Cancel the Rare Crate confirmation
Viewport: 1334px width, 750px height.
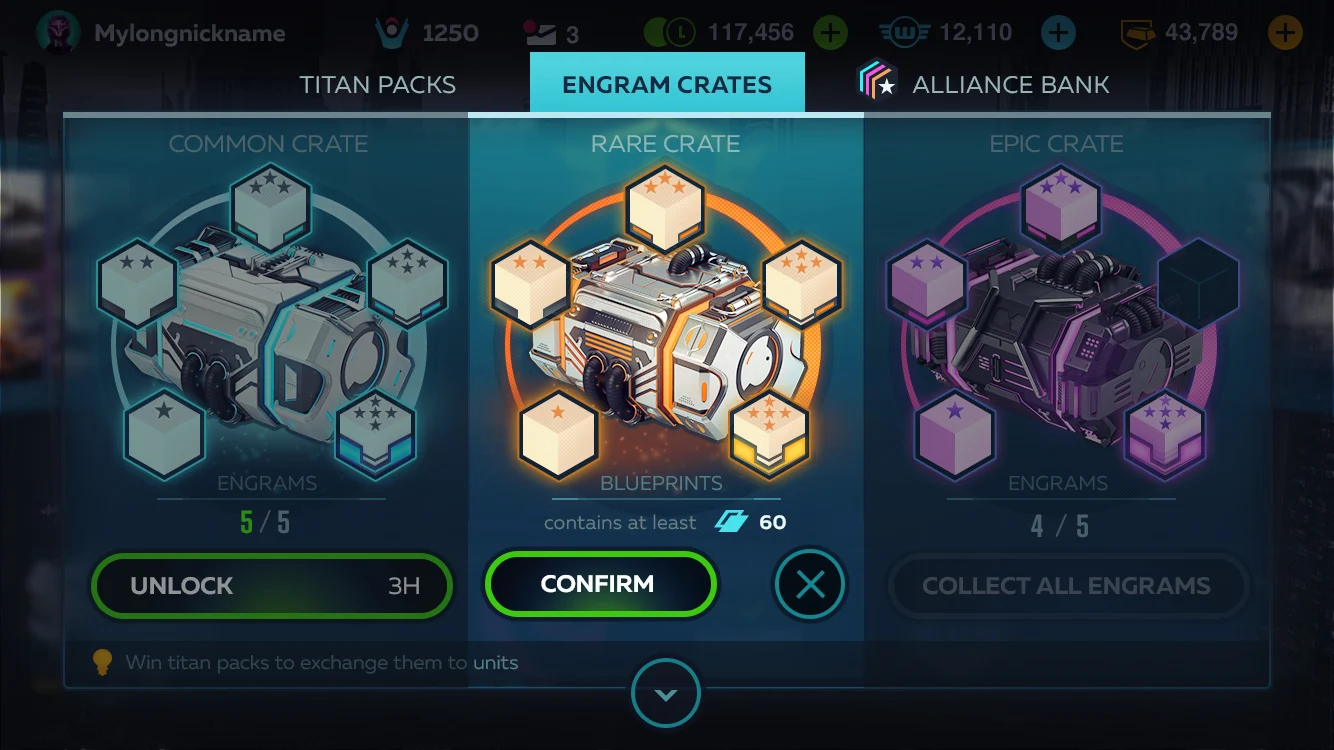point(810,585)
